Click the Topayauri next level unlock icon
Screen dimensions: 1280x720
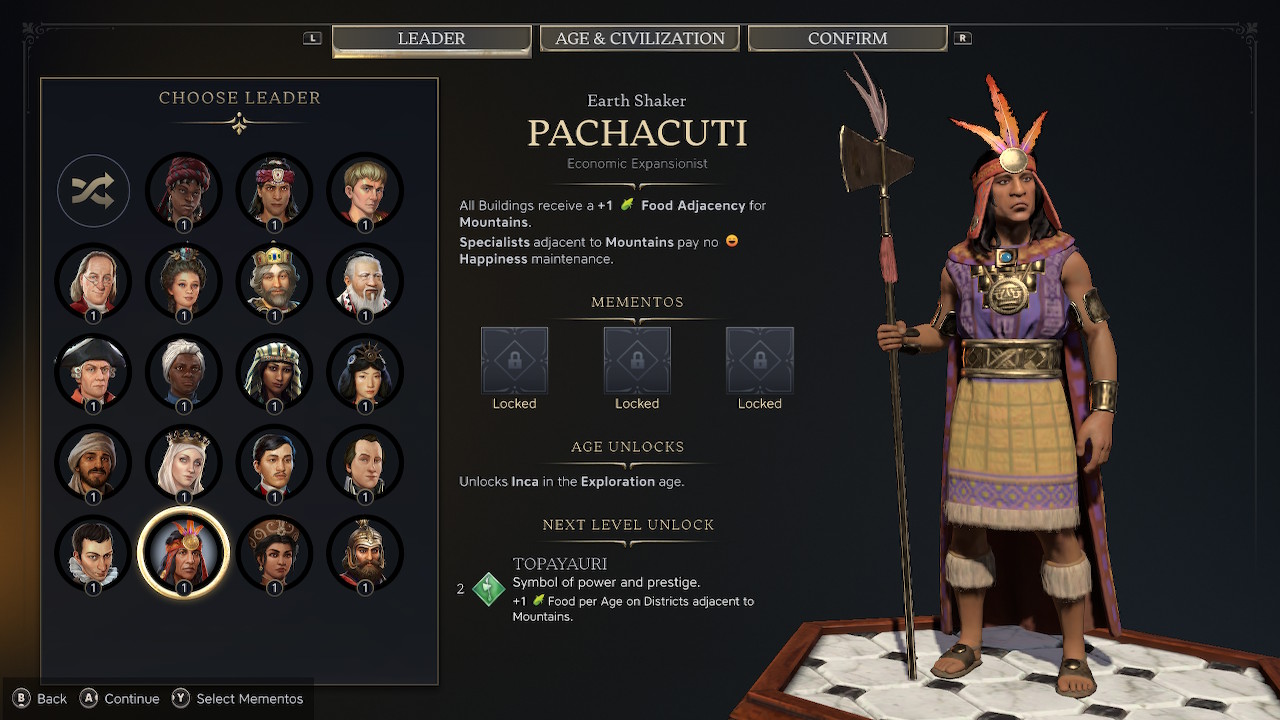point(489,589)
